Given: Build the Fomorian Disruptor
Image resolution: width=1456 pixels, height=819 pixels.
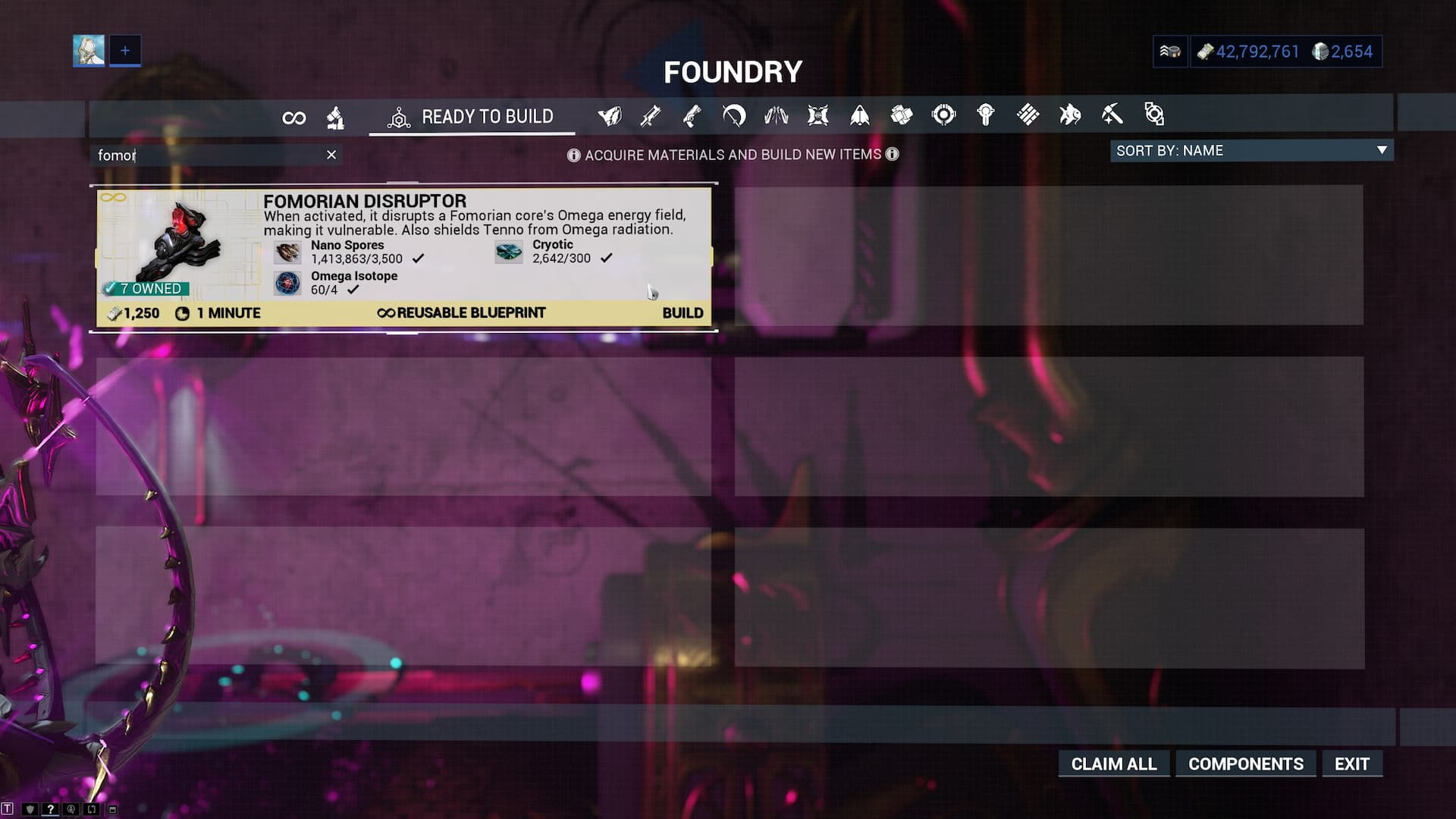Looking at the screenshot, I should click(682, 313).
